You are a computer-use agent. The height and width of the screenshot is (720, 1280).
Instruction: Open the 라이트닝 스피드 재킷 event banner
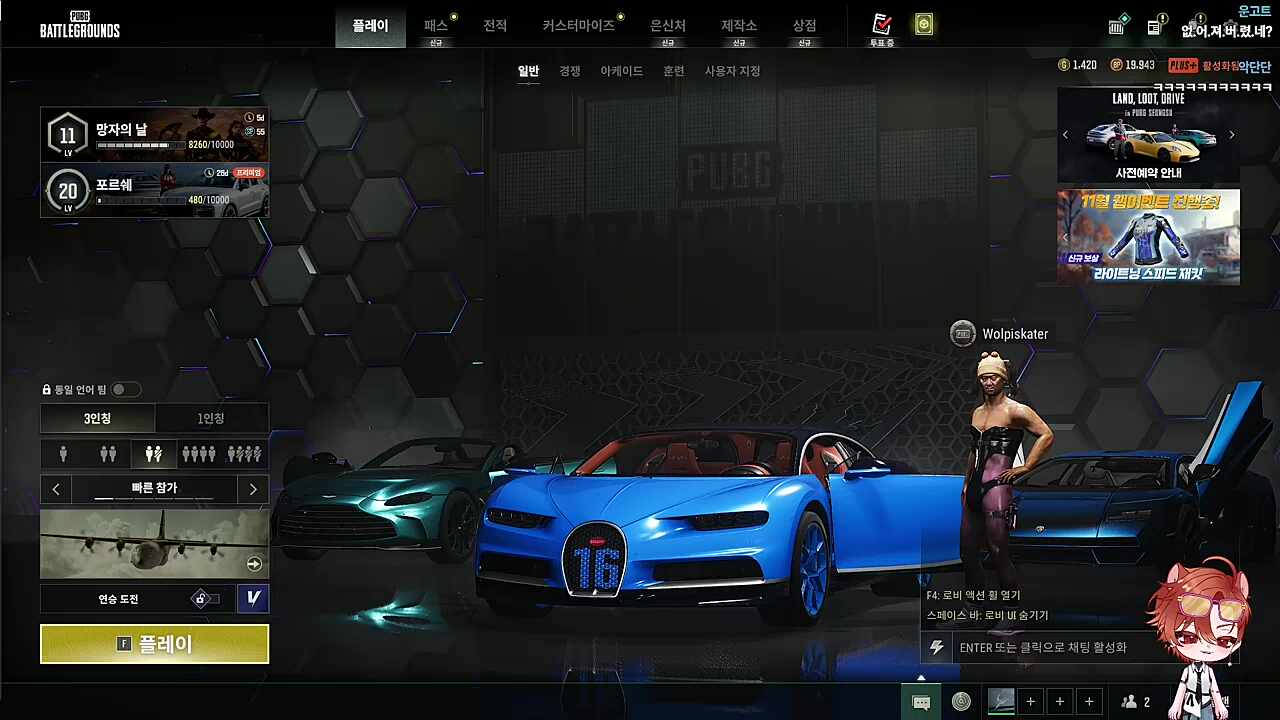1148,237
